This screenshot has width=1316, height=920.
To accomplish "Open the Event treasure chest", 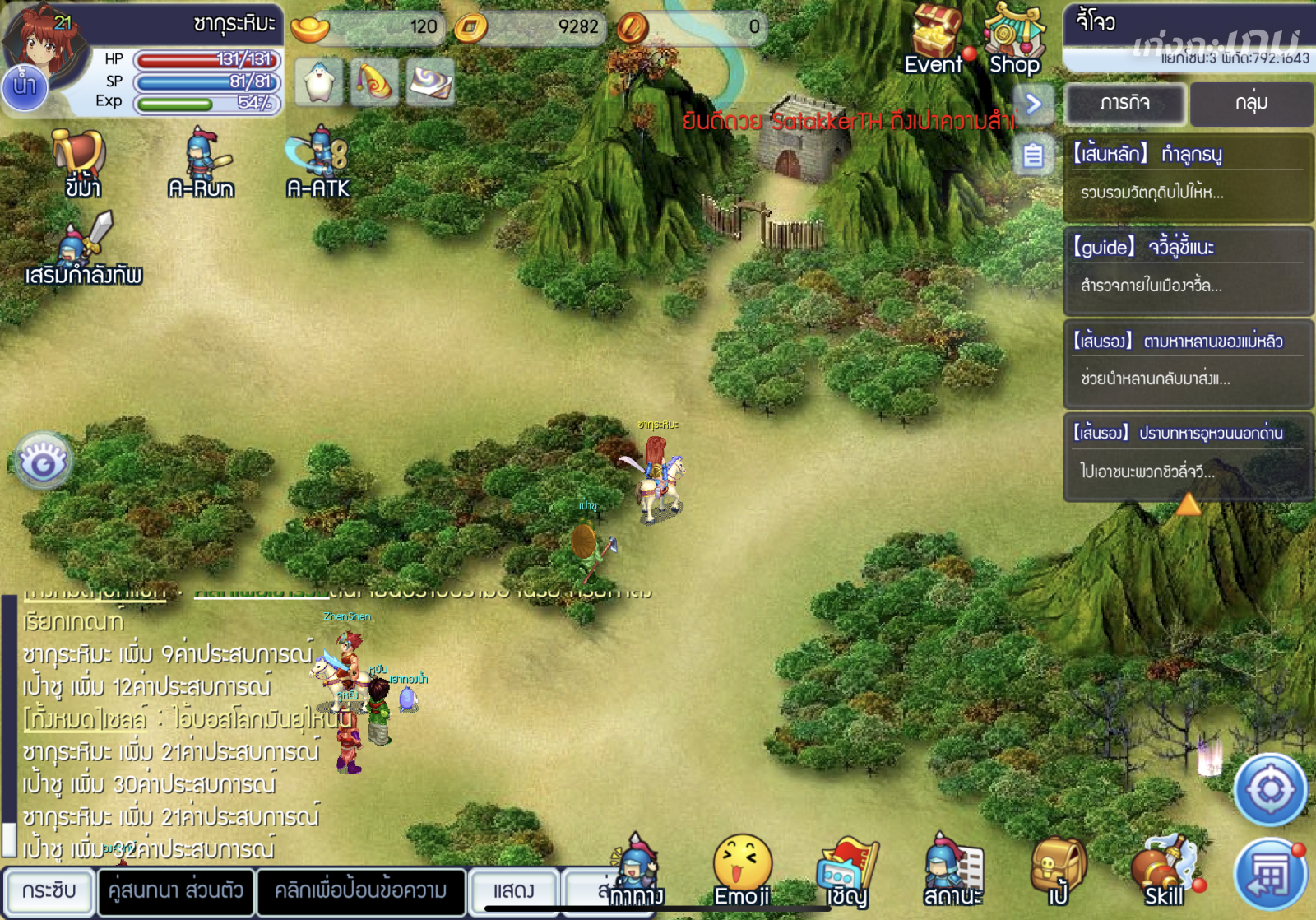I will [x=934, y=39].
